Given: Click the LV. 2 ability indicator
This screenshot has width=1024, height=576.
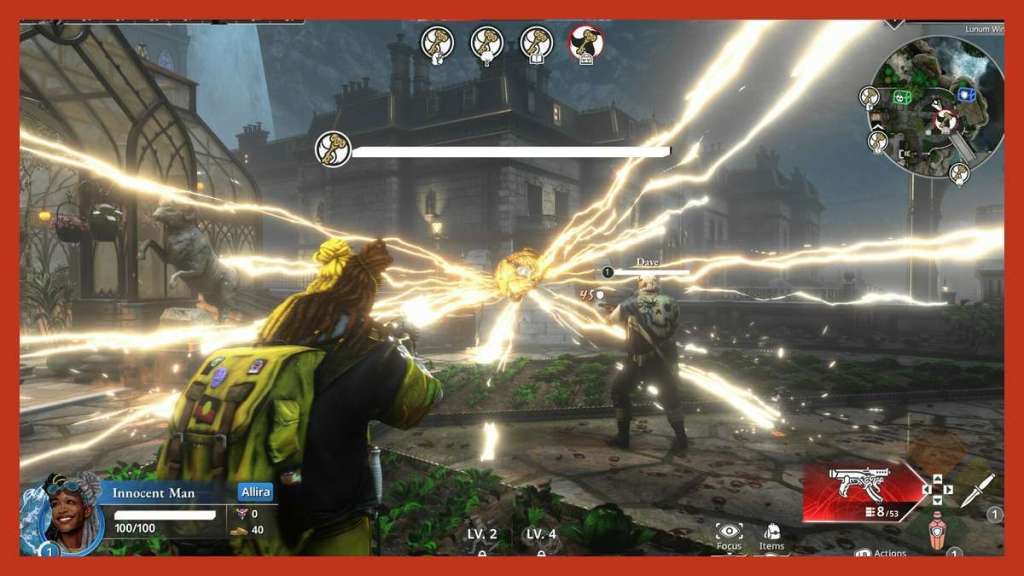Looking at the screenshot, I should 482,535.
